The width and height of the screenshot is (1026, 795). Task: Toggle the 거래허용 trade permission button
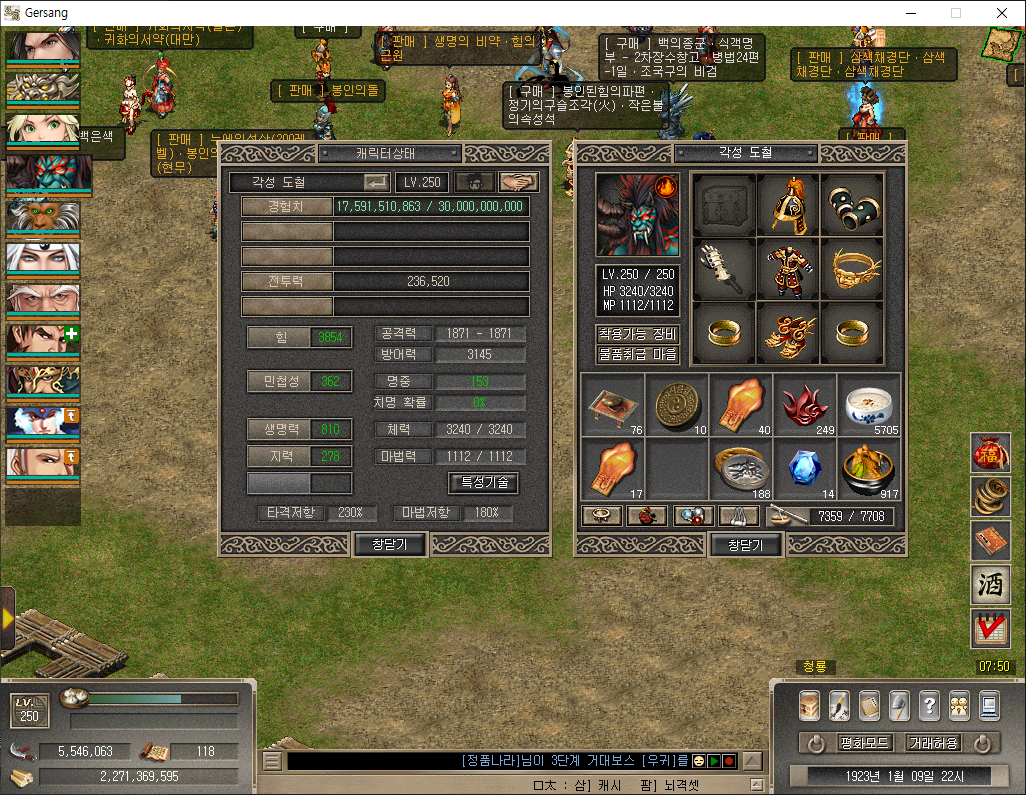[933, 744]
